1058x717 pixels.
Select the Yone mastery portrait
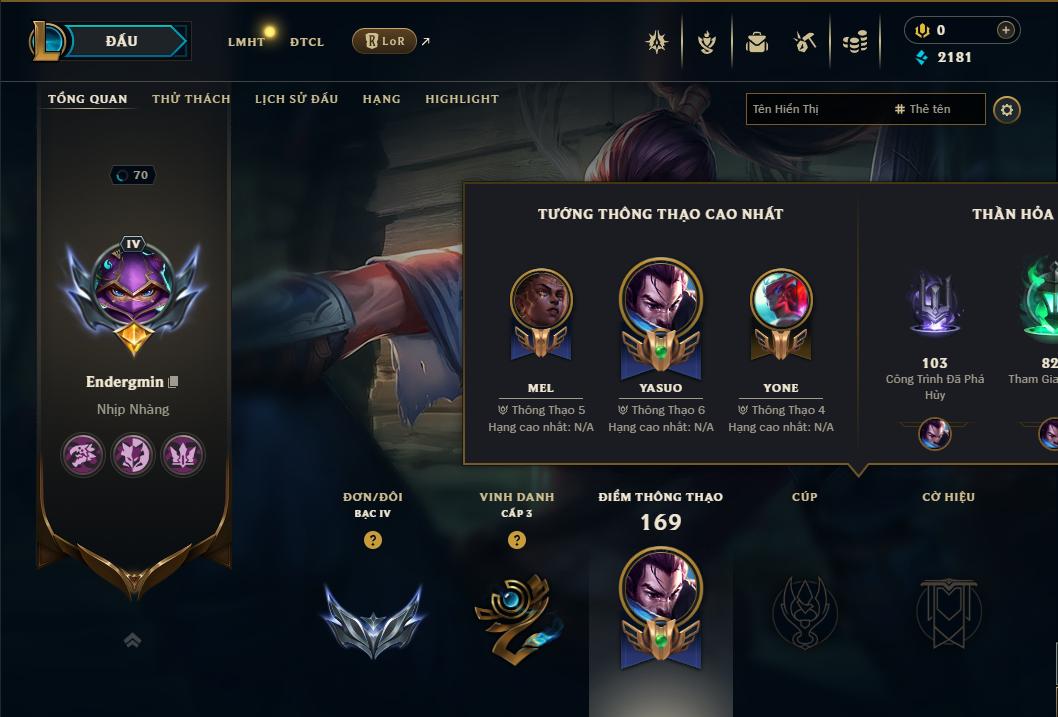(781, 303)
